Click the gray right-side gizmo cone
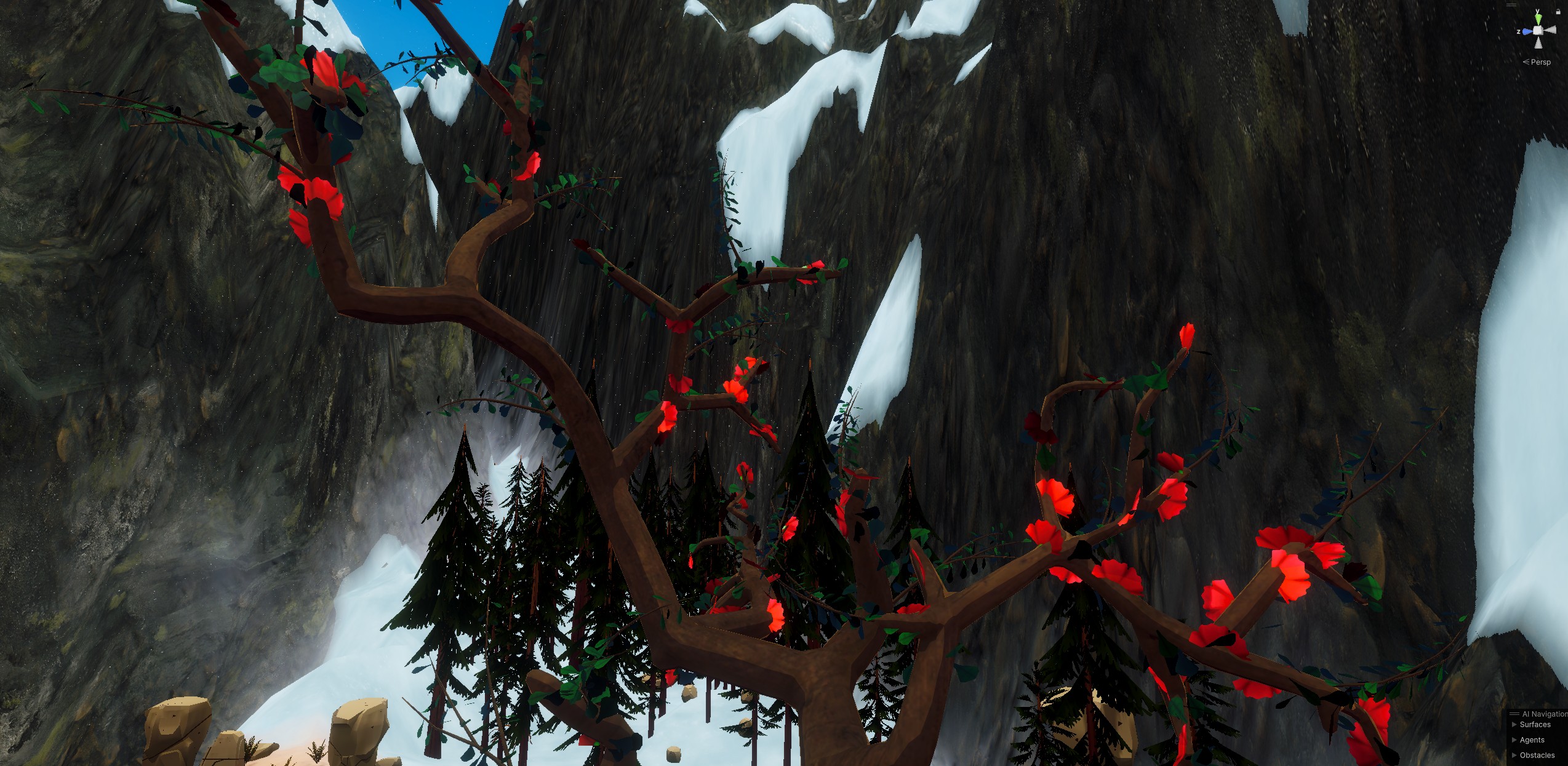The image size is (1568, 766). pos(1550,30)
